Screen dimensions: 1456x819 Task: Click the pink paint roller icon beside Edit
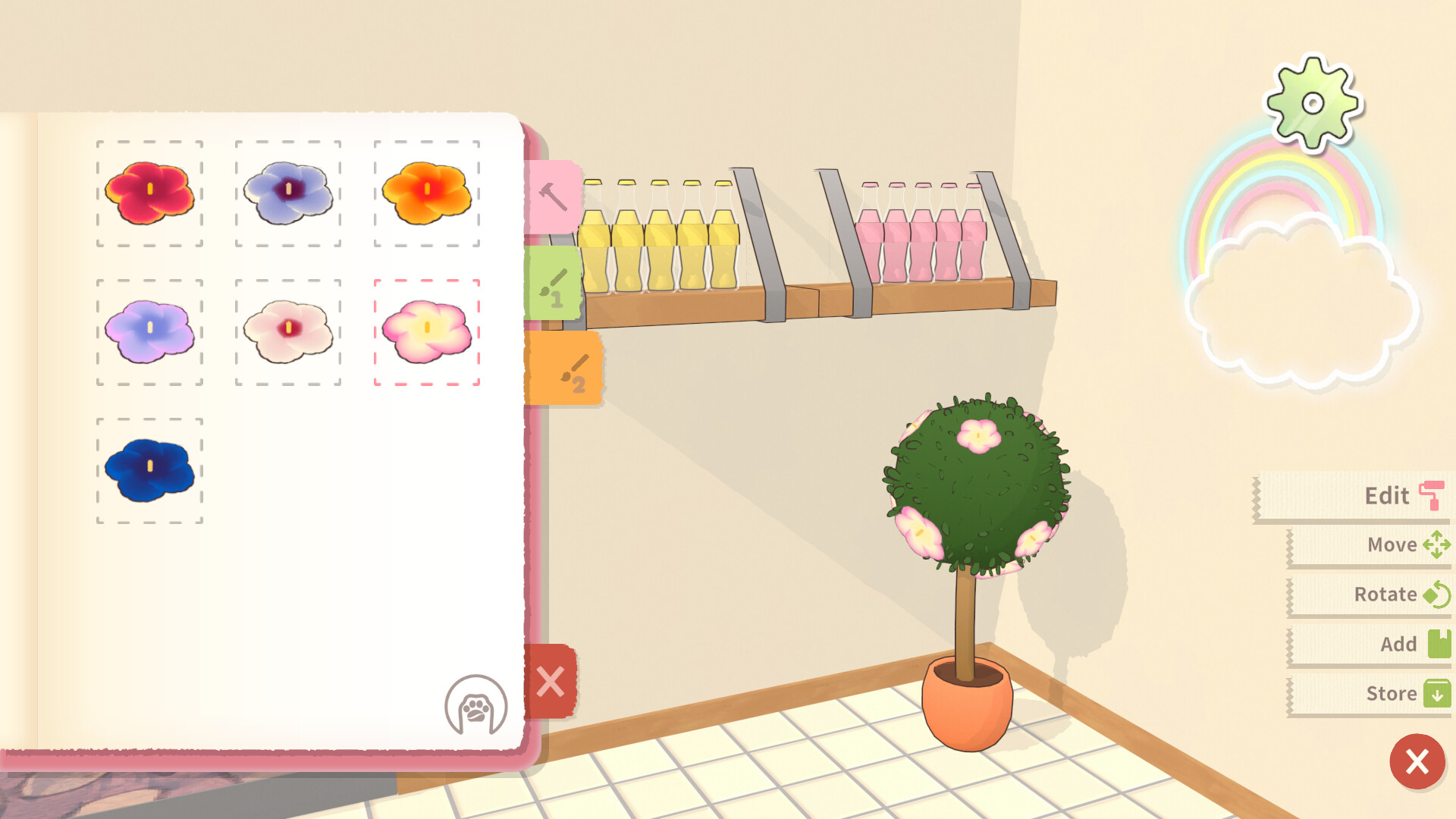click(1432, 496)
